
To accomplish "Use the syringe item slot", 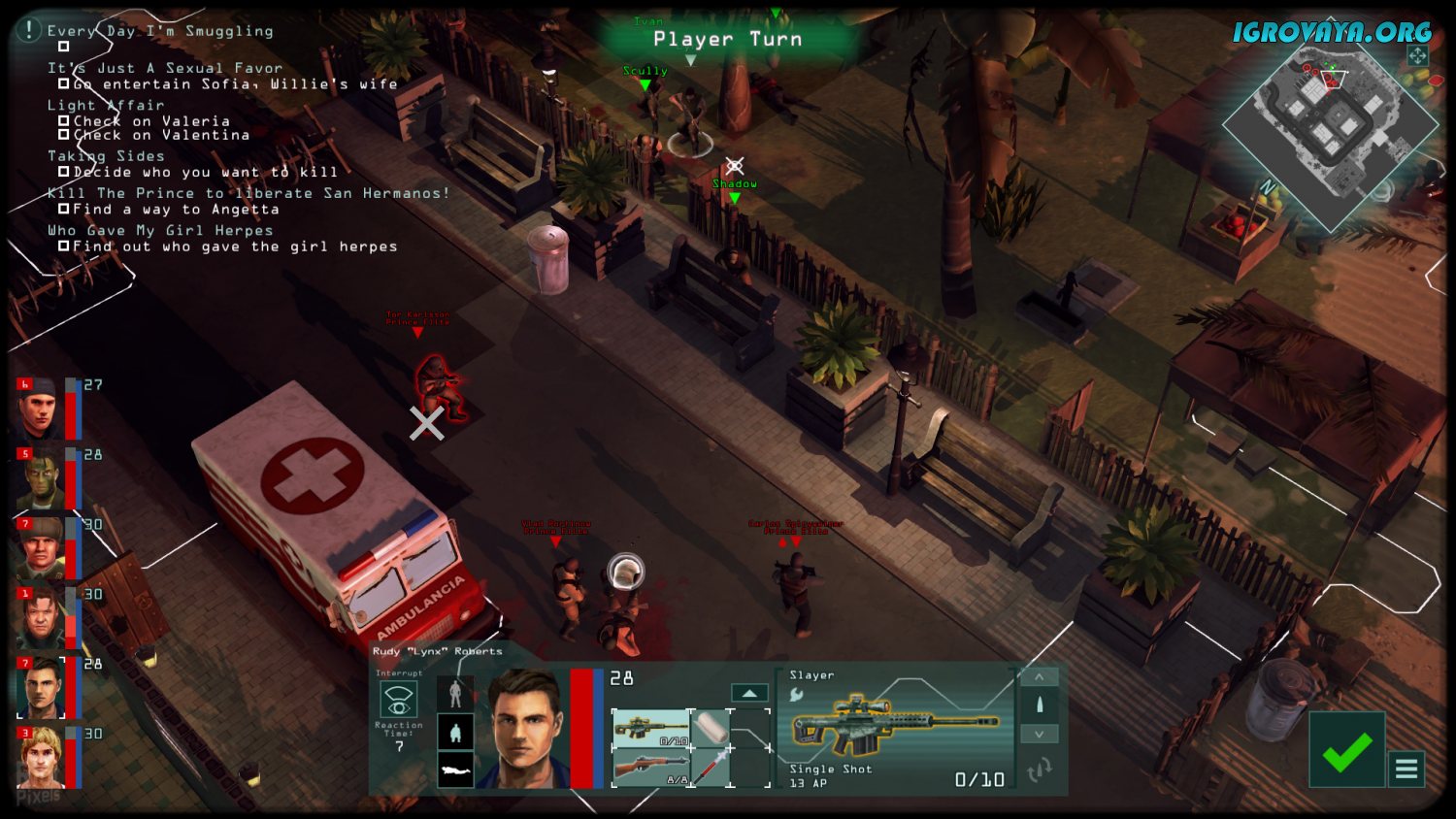I will 711,769.
